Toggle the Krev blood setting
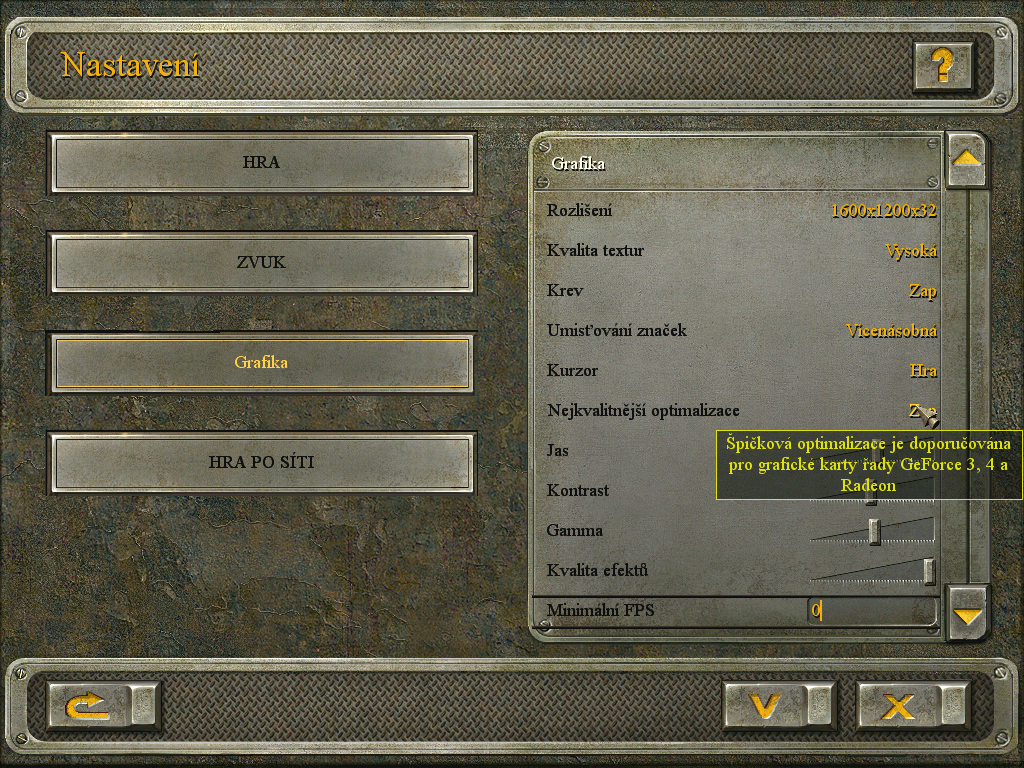Viewport: 1024px width, 768px height. 922,291
